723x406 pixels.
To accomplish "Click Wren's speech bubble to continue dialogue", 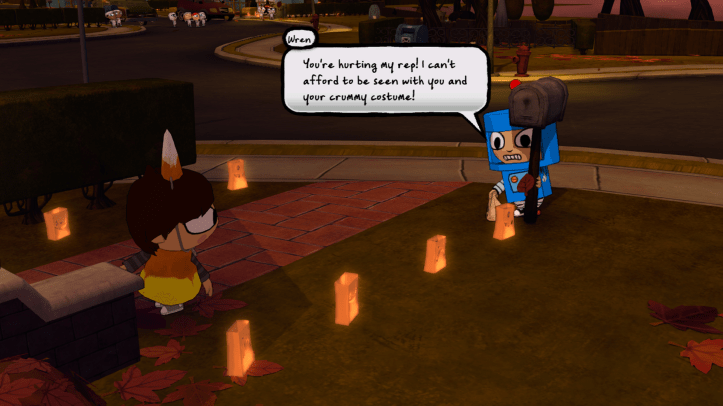I will tap(385, 80).
